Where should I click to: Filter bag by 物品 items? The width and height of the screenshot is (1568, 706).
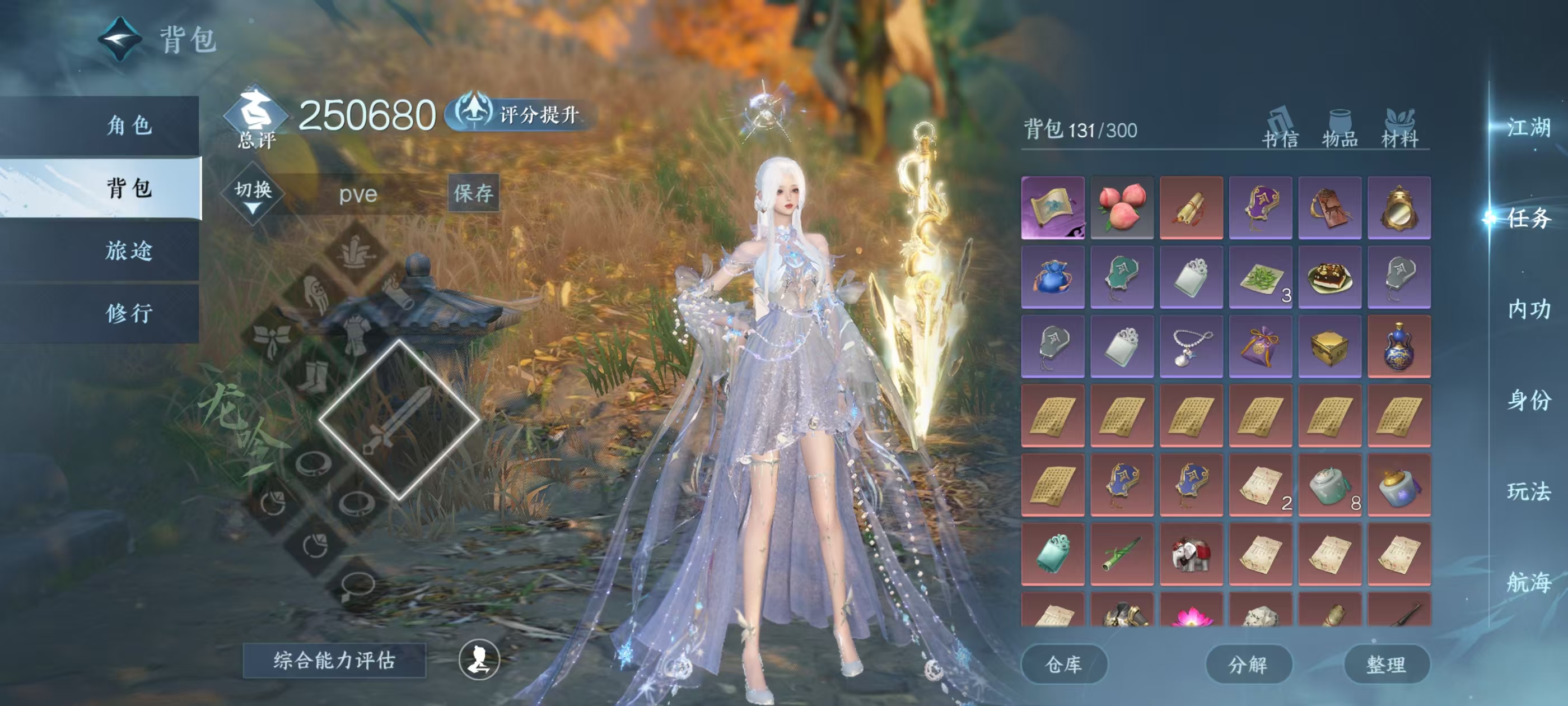1340,129
